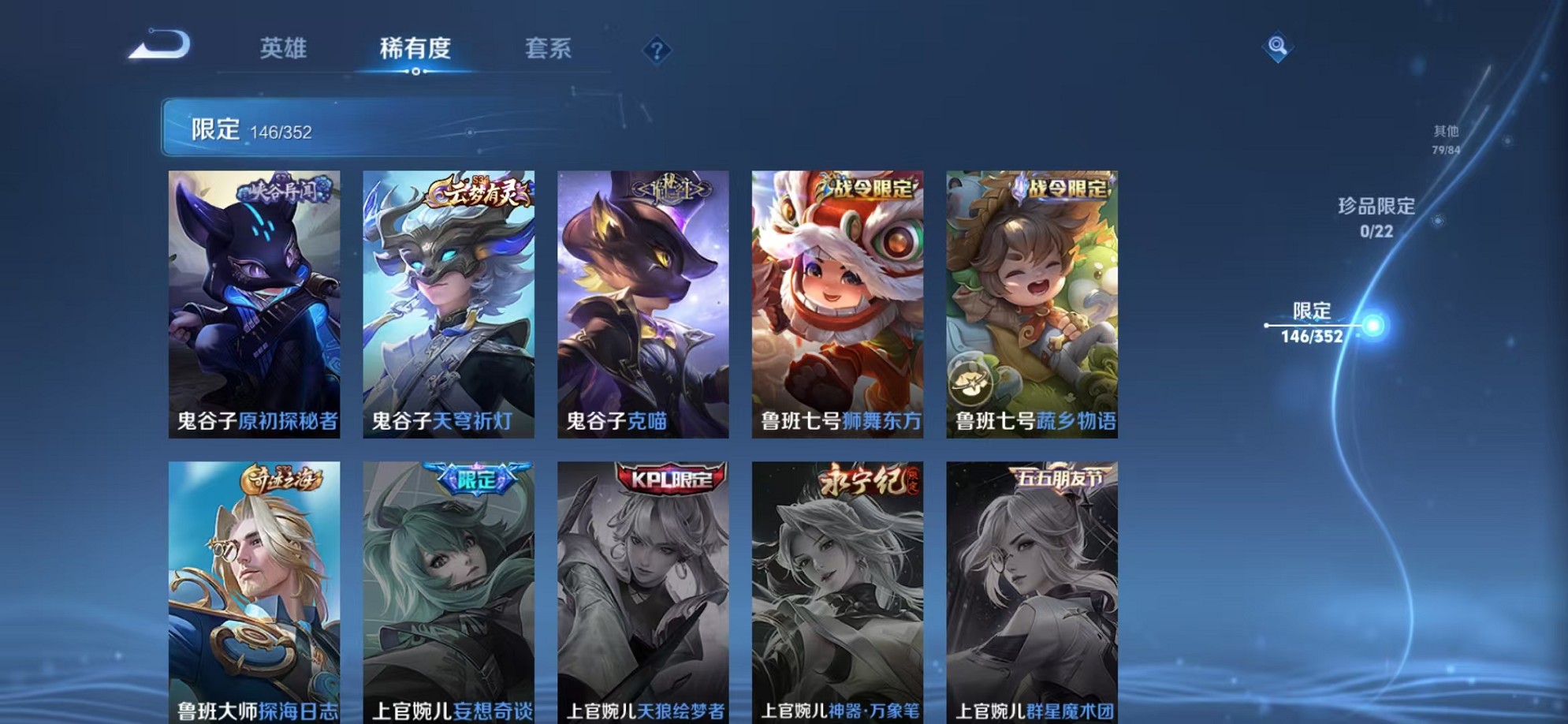Screen dimensions: 1568x724
Task: Switch to the 英雄 tab
Action: click(284, 49)
